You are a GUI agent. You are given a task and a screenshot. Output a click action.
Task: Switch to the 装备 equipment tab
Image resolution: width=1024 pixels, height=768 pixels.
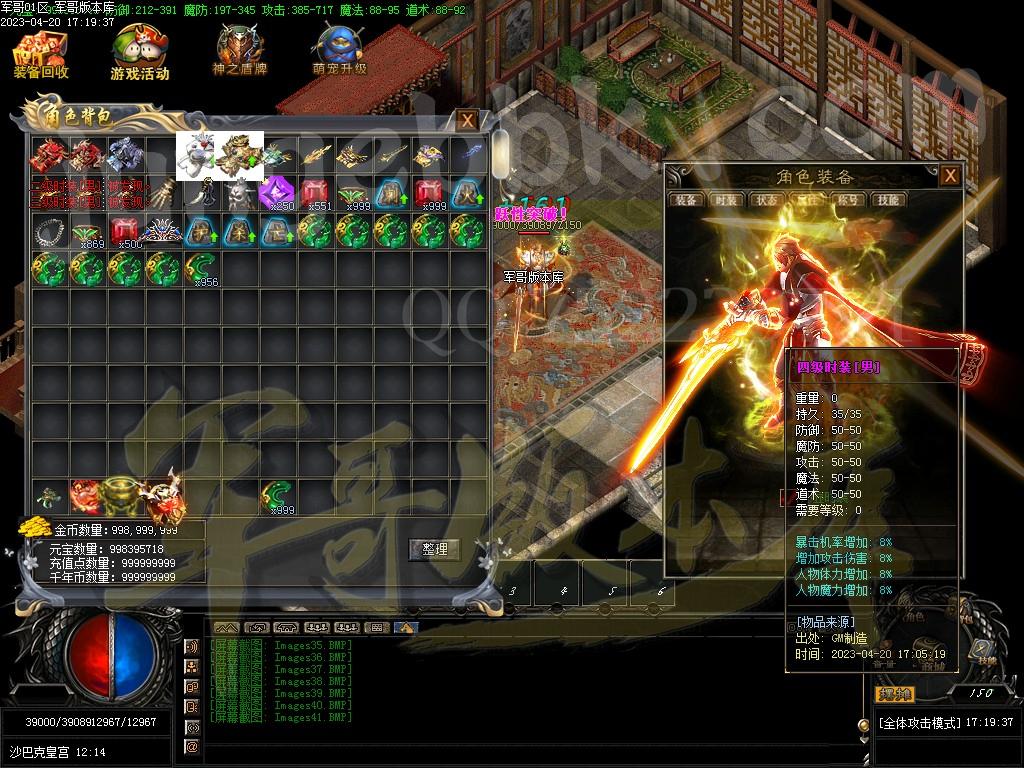[x=686, y=199]
